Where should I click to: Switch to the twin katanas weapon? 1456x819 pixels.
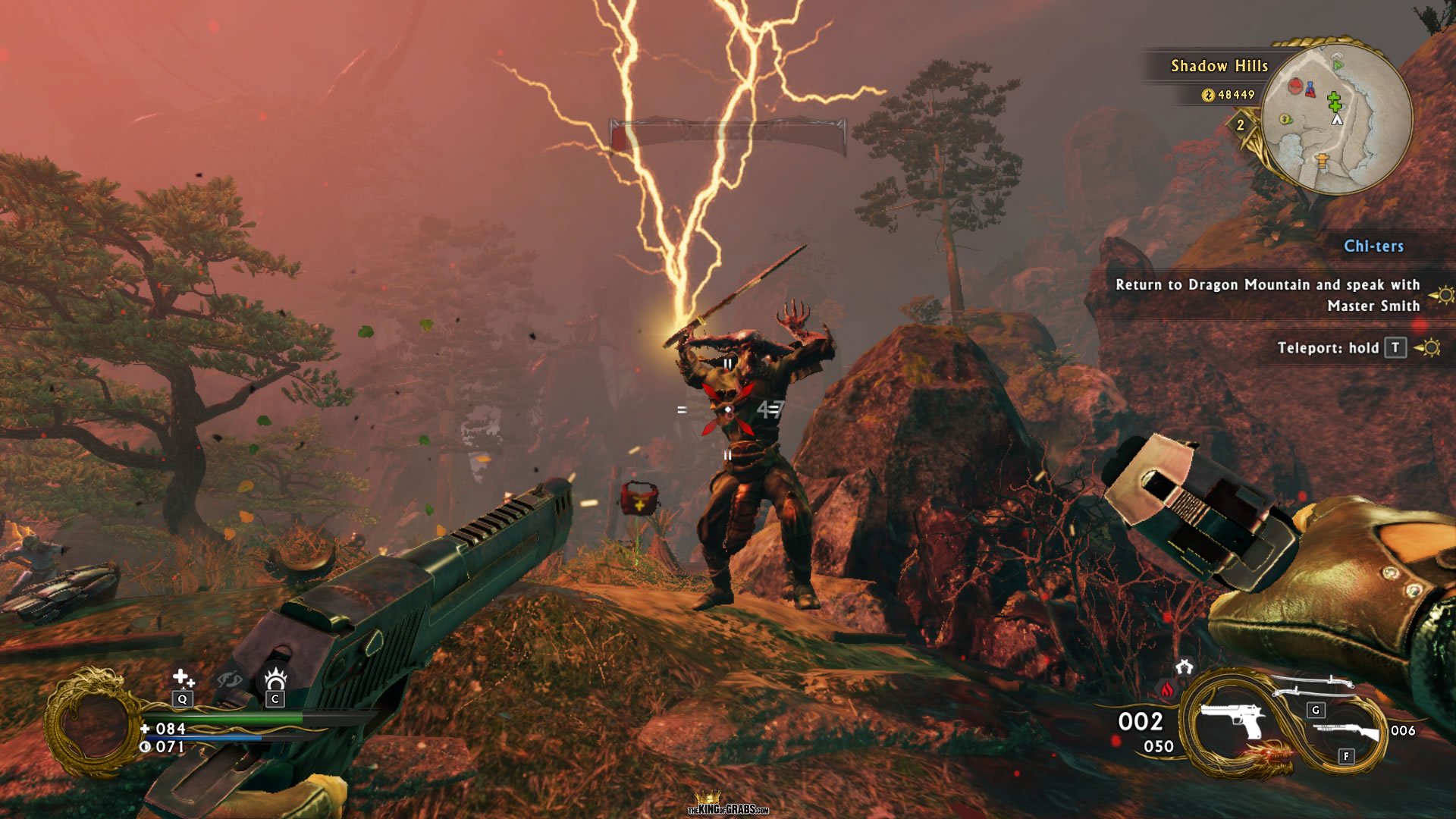[x=1313, y=686]
